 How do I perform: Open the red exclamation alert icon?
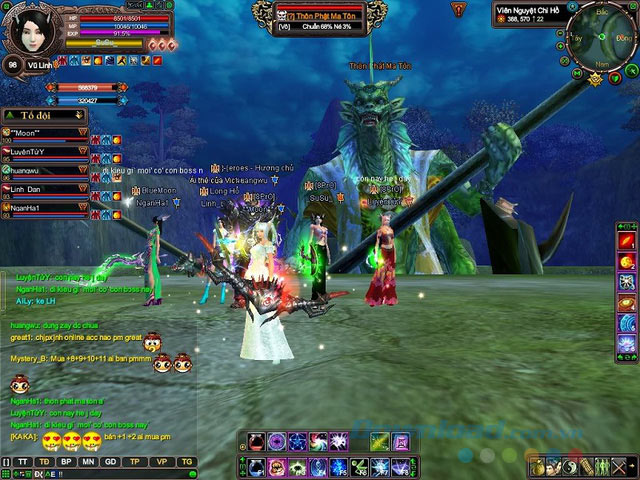457,9
